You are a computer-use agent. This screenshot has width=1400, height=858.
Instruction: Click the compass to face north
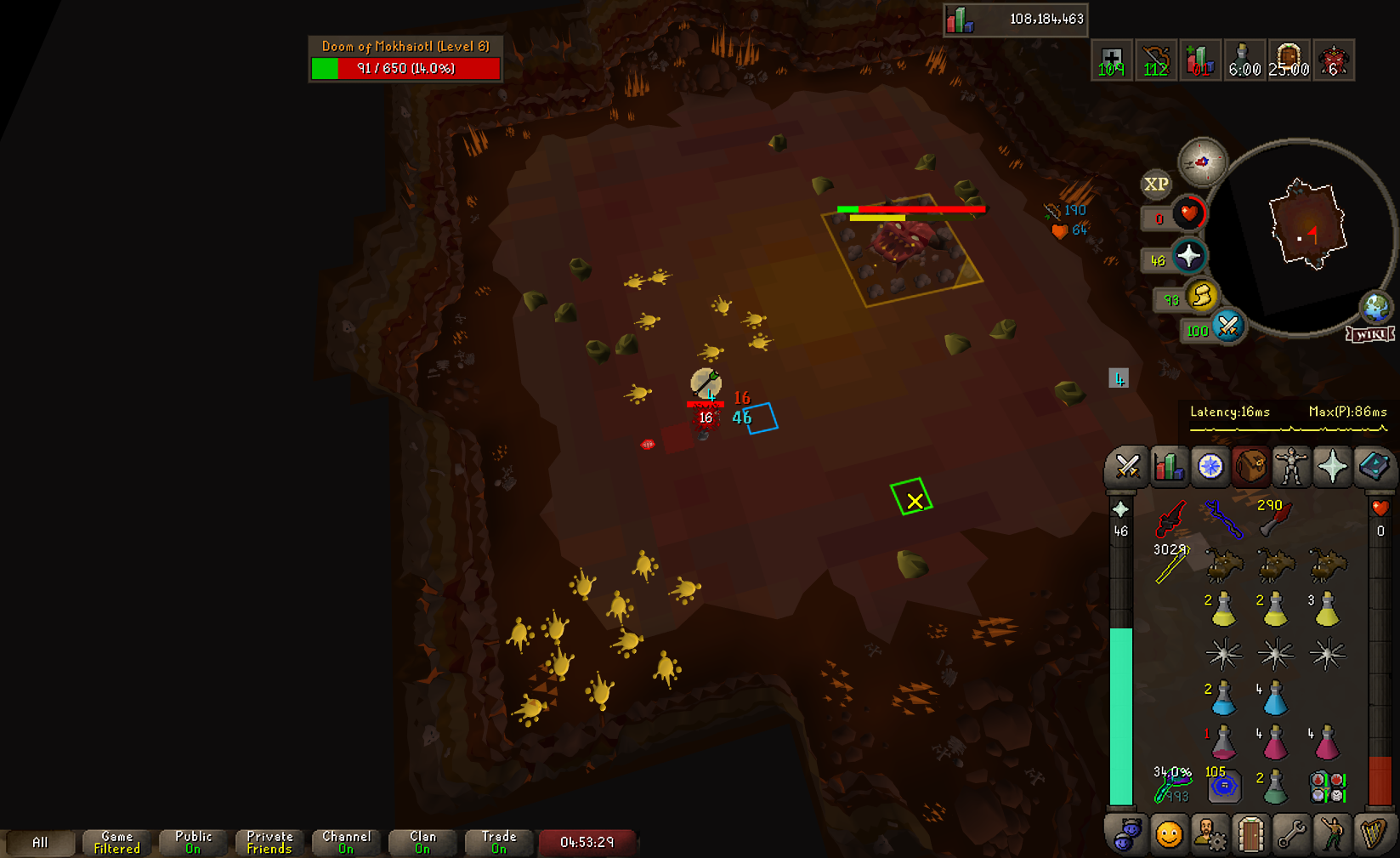[1202, 161]
